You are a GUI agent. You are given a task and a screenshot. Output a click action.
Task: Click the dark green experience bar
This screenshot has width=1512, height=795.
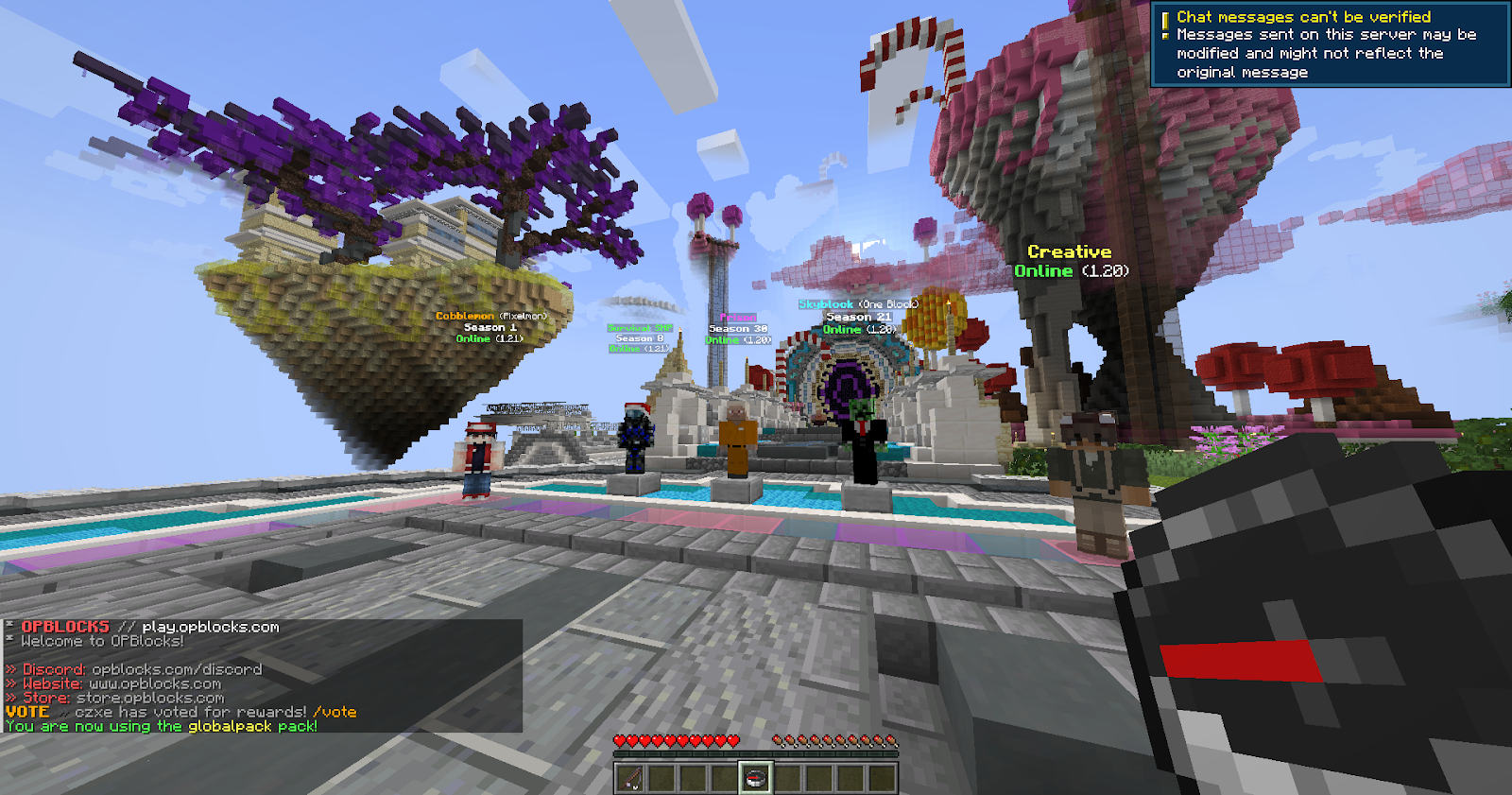[756, 753]
